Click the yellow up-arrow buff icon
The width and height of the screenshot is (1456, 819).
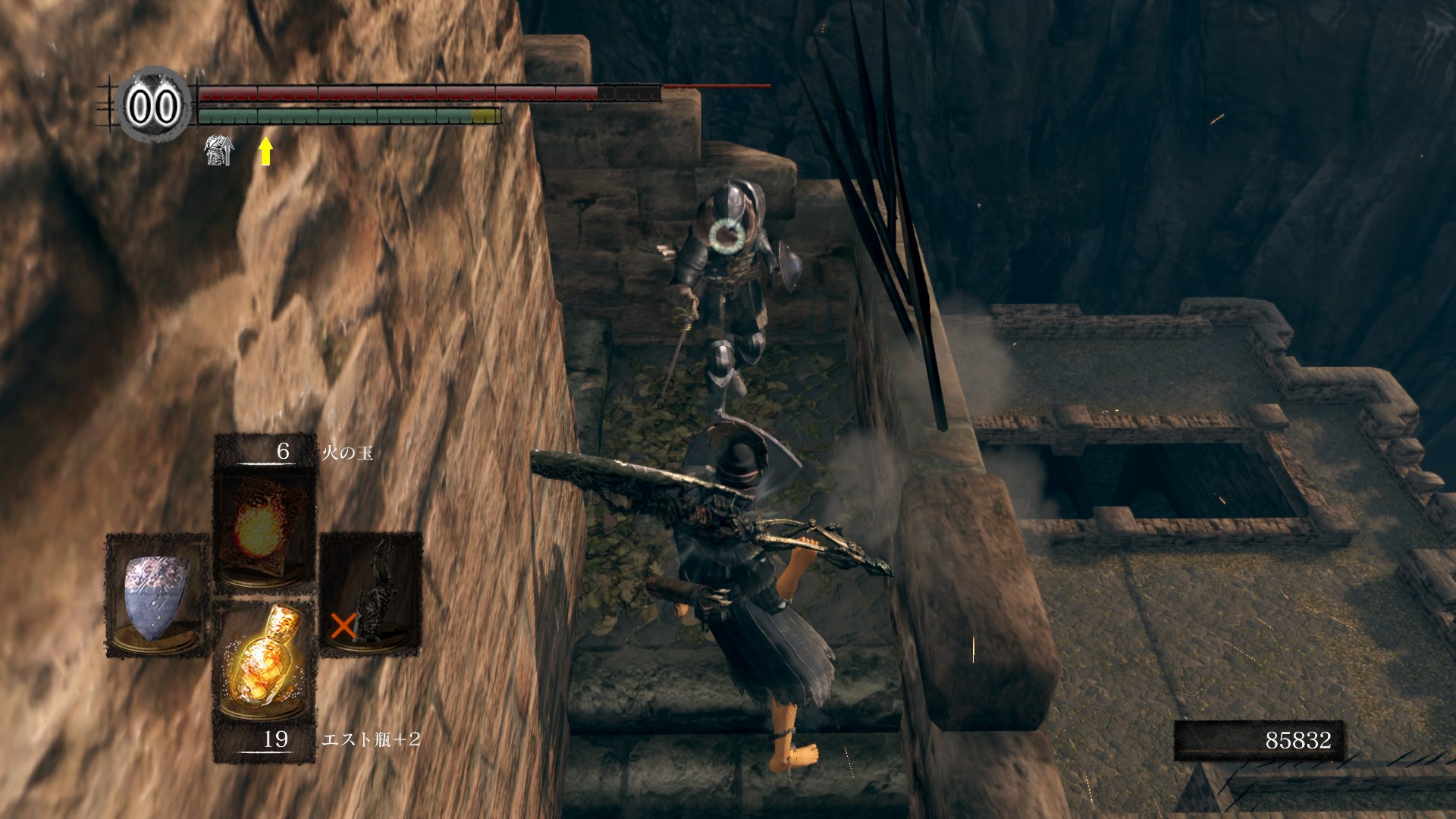pyautogui.click(x=265, y=151)
